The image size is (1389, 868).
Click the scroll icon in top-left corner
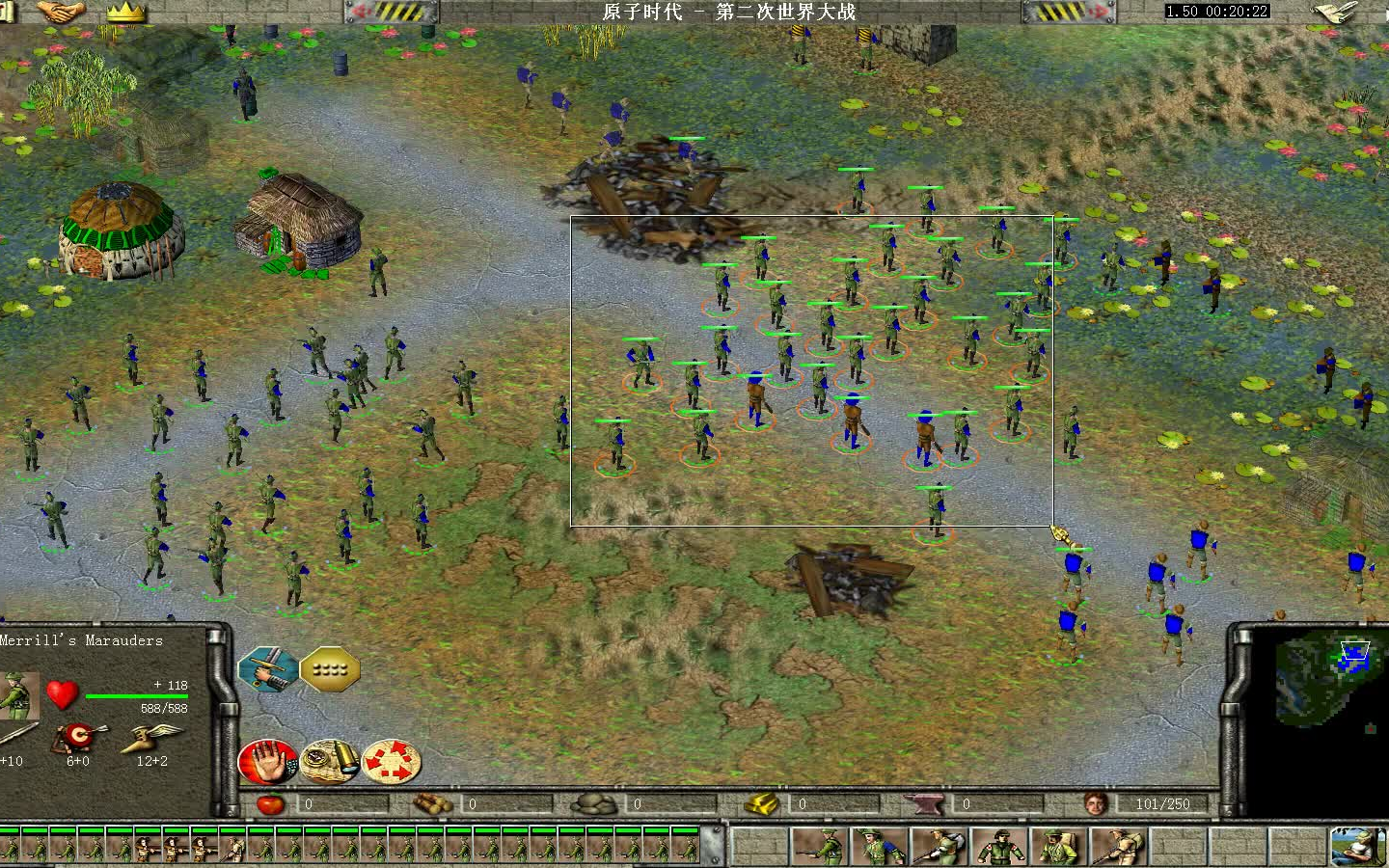tap(8, 12)
